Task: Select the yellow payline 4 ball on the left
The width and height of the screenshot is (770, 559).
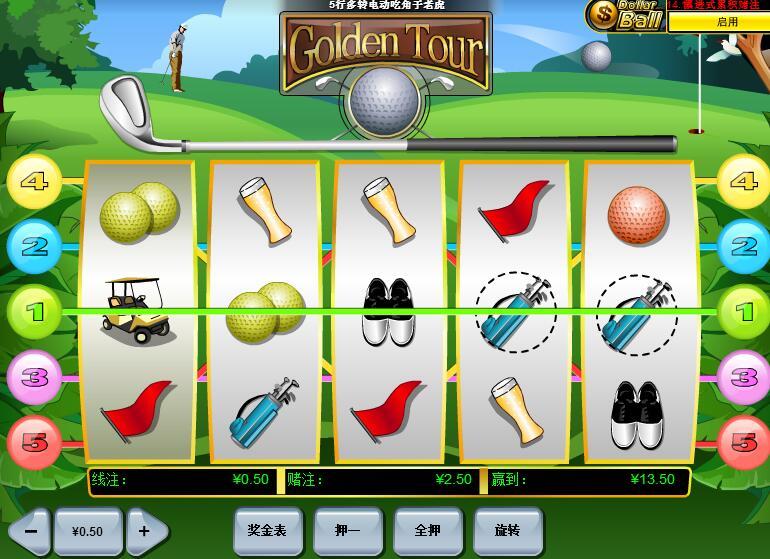Action: click(x=35, y=182)
